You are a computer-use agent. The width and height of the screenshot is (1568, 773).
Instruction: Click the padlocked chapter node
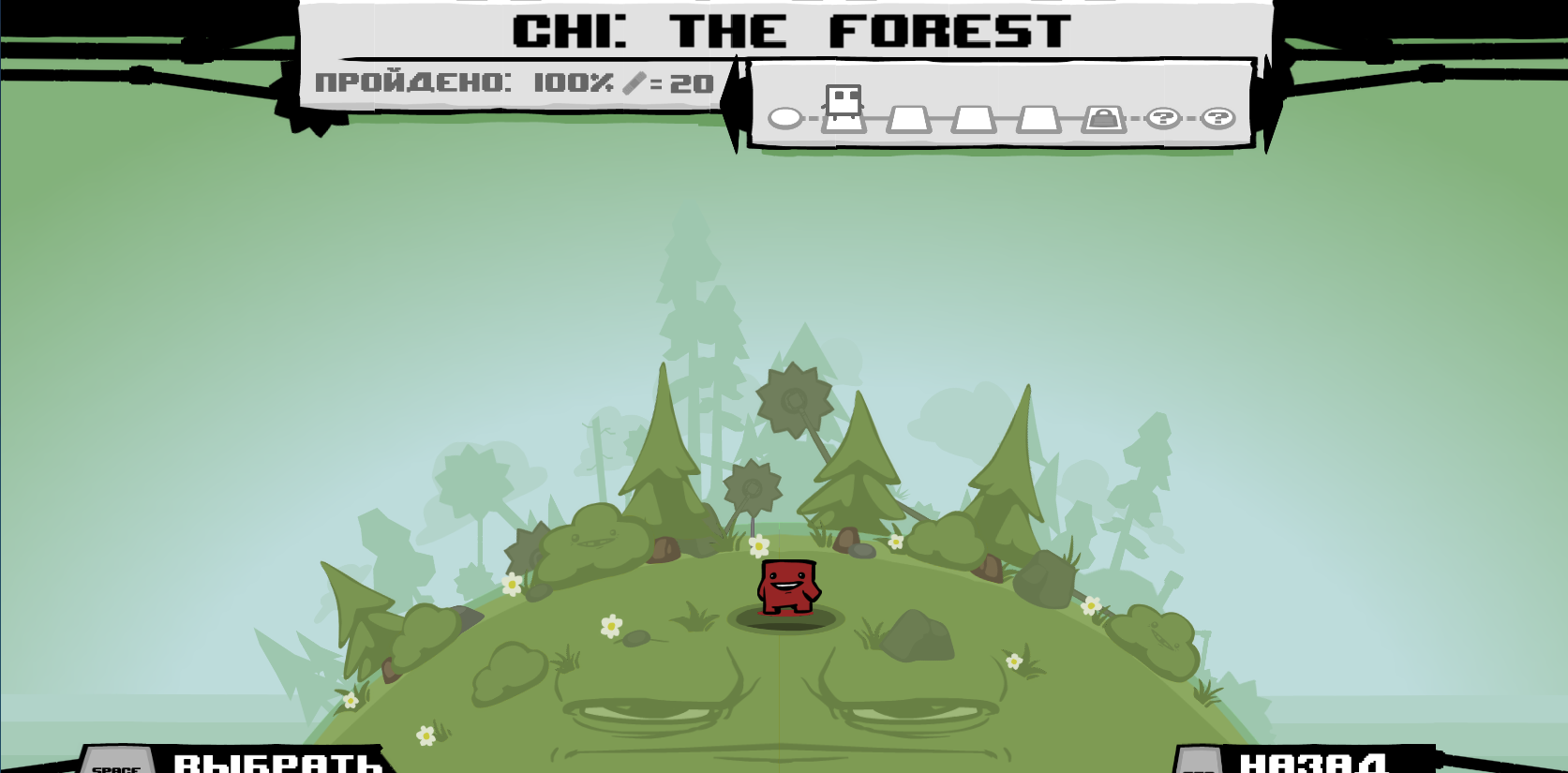click(x=1103, y=119)
